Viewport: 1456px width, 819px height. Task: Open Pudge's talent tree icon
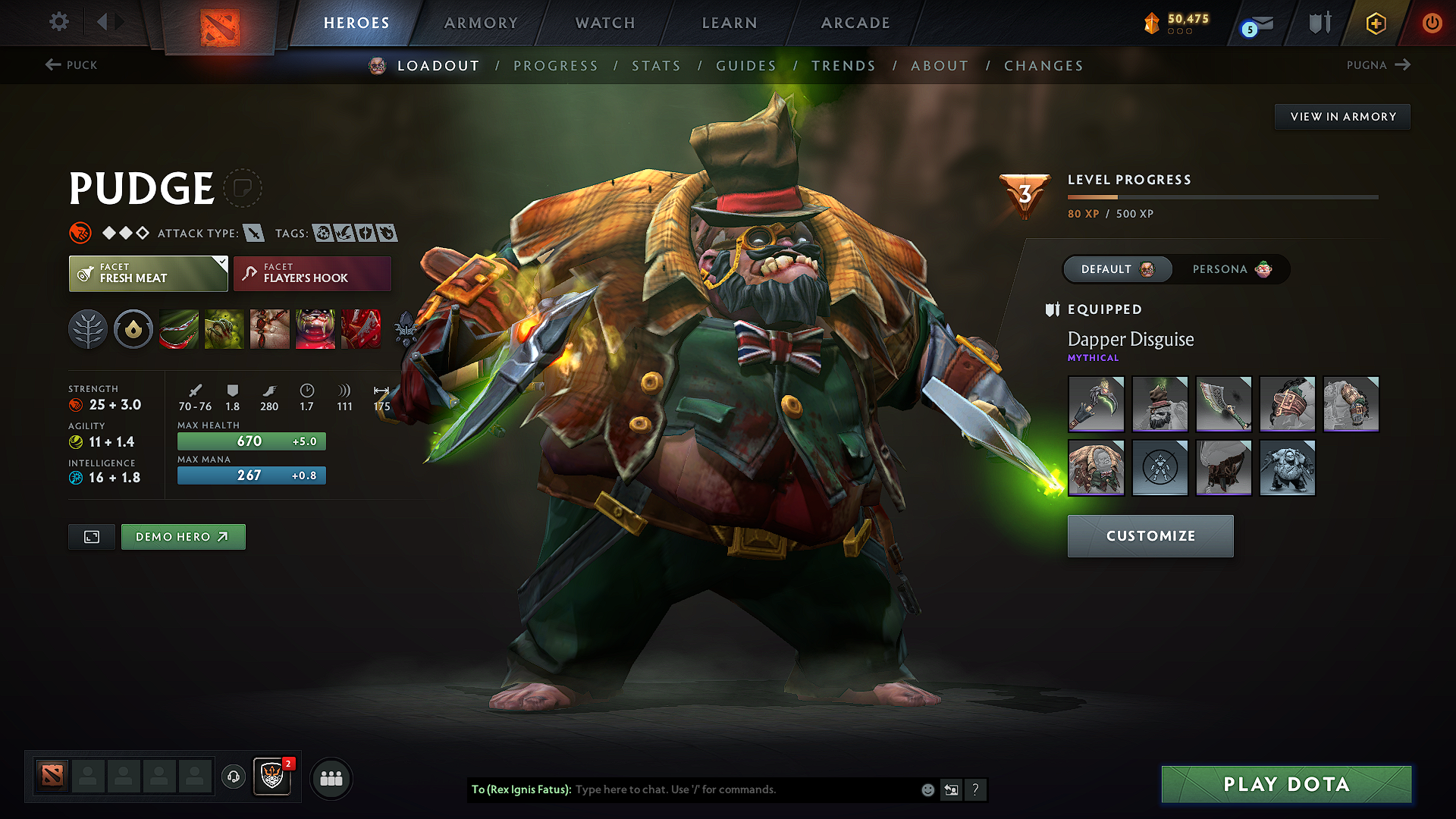88,329
